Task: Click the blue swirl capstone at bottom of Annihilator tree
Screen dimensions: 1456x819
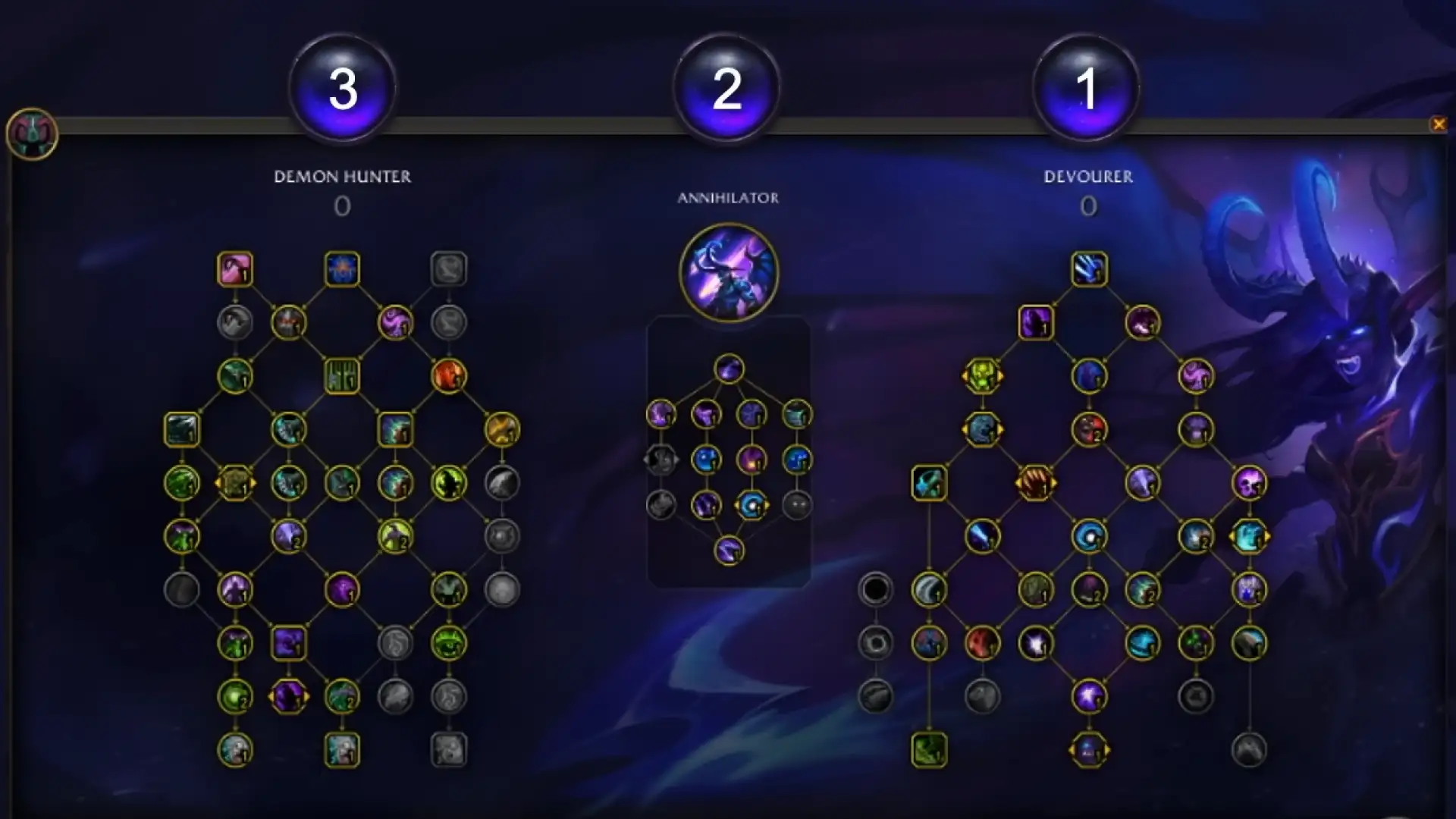Action: (x=730, y=552)
